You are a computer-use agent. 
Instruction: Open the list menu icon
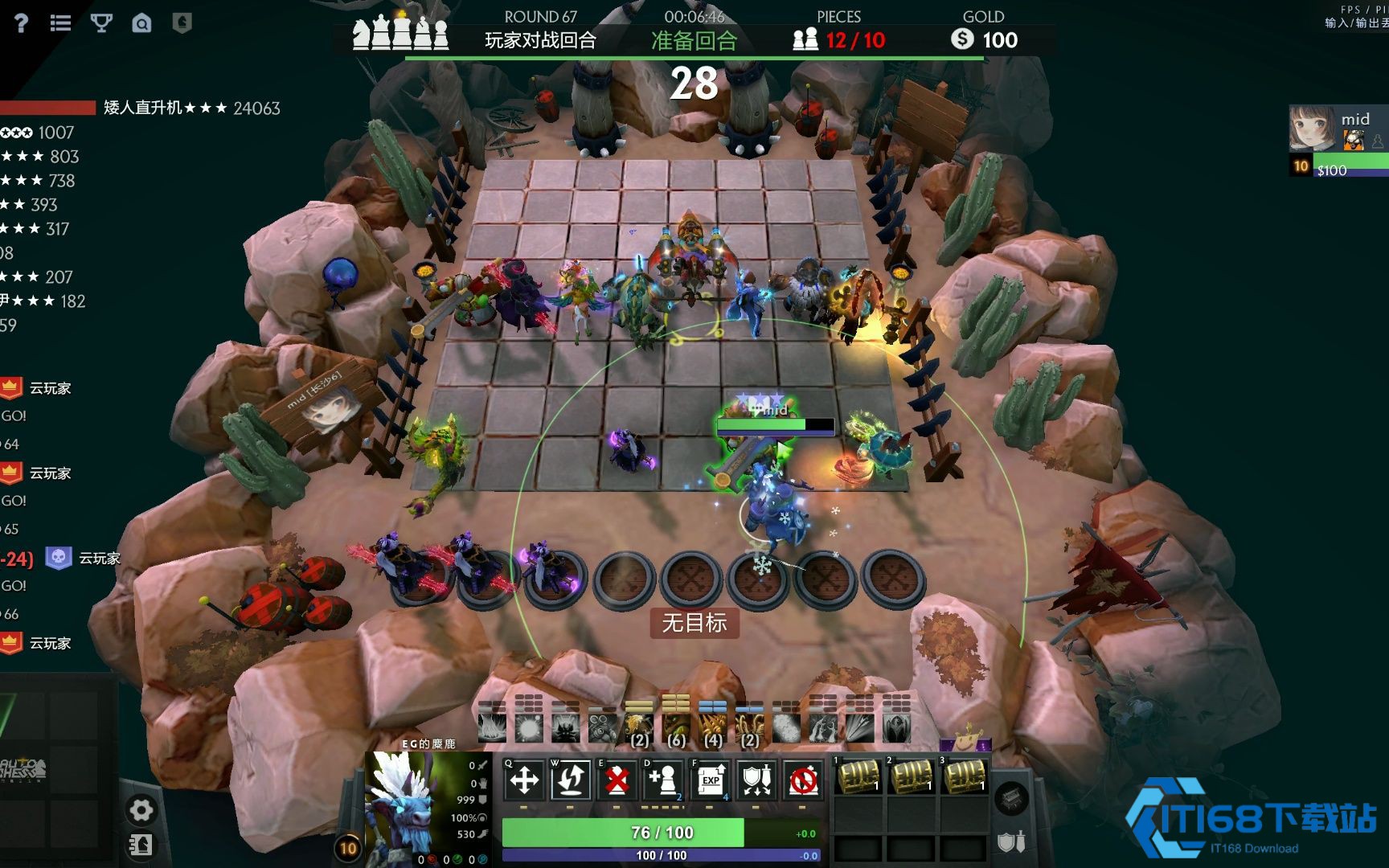[60, 23]
